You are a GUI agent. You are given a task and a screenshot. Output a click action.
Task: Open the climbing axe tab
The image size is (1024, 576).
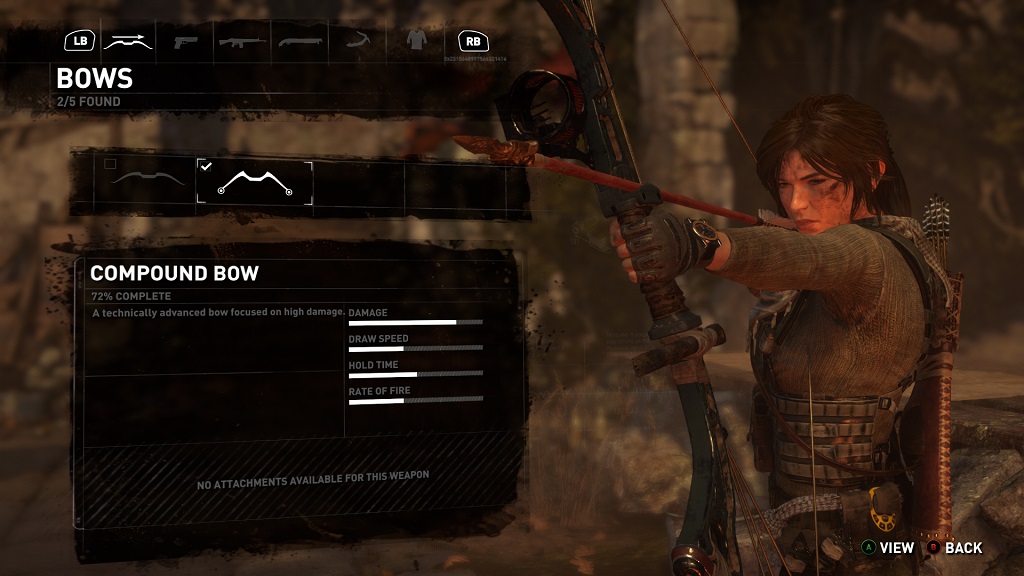[x=357, y=42]
